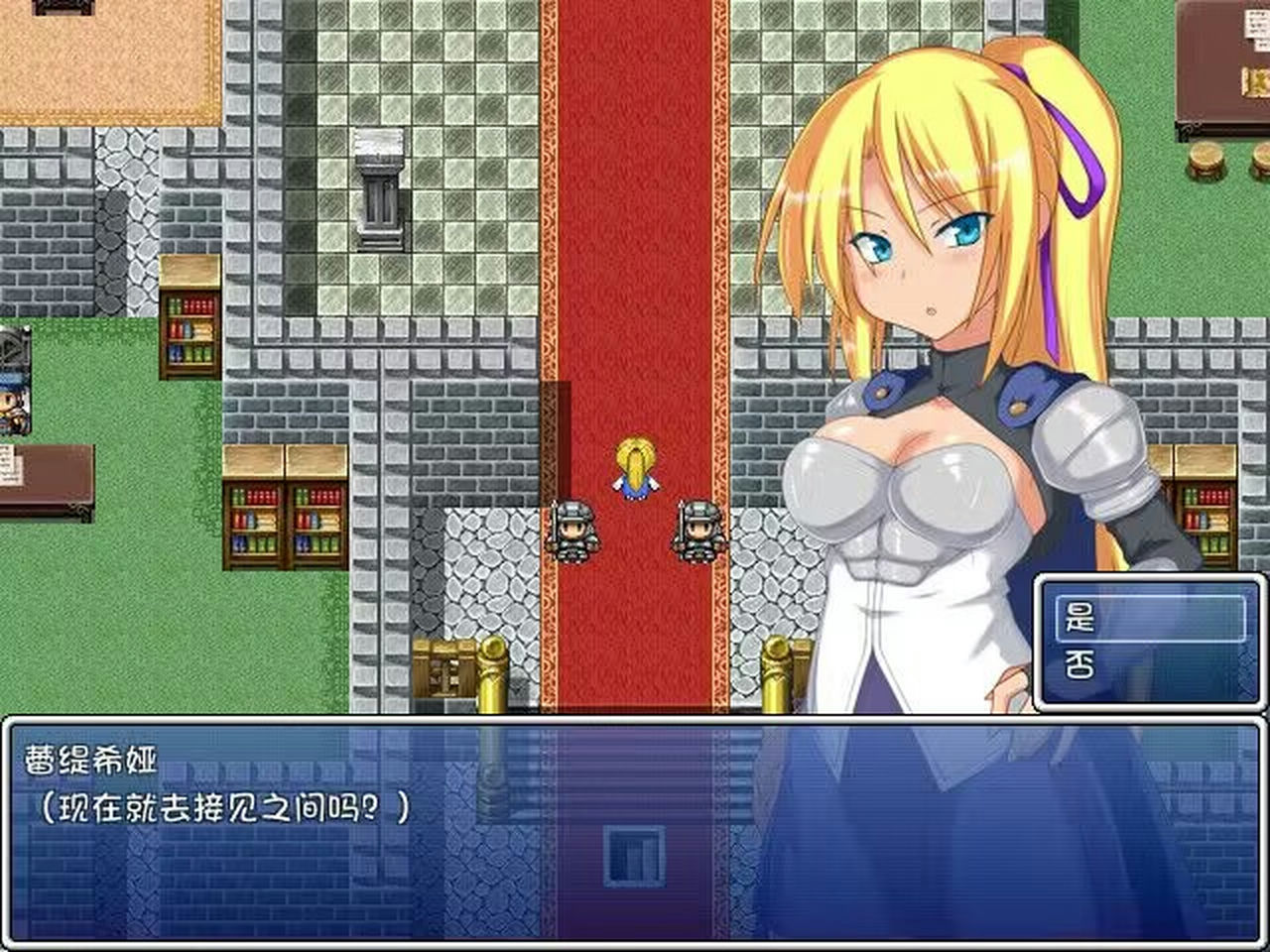Select the wooden crate near the lower stairs

444,669
